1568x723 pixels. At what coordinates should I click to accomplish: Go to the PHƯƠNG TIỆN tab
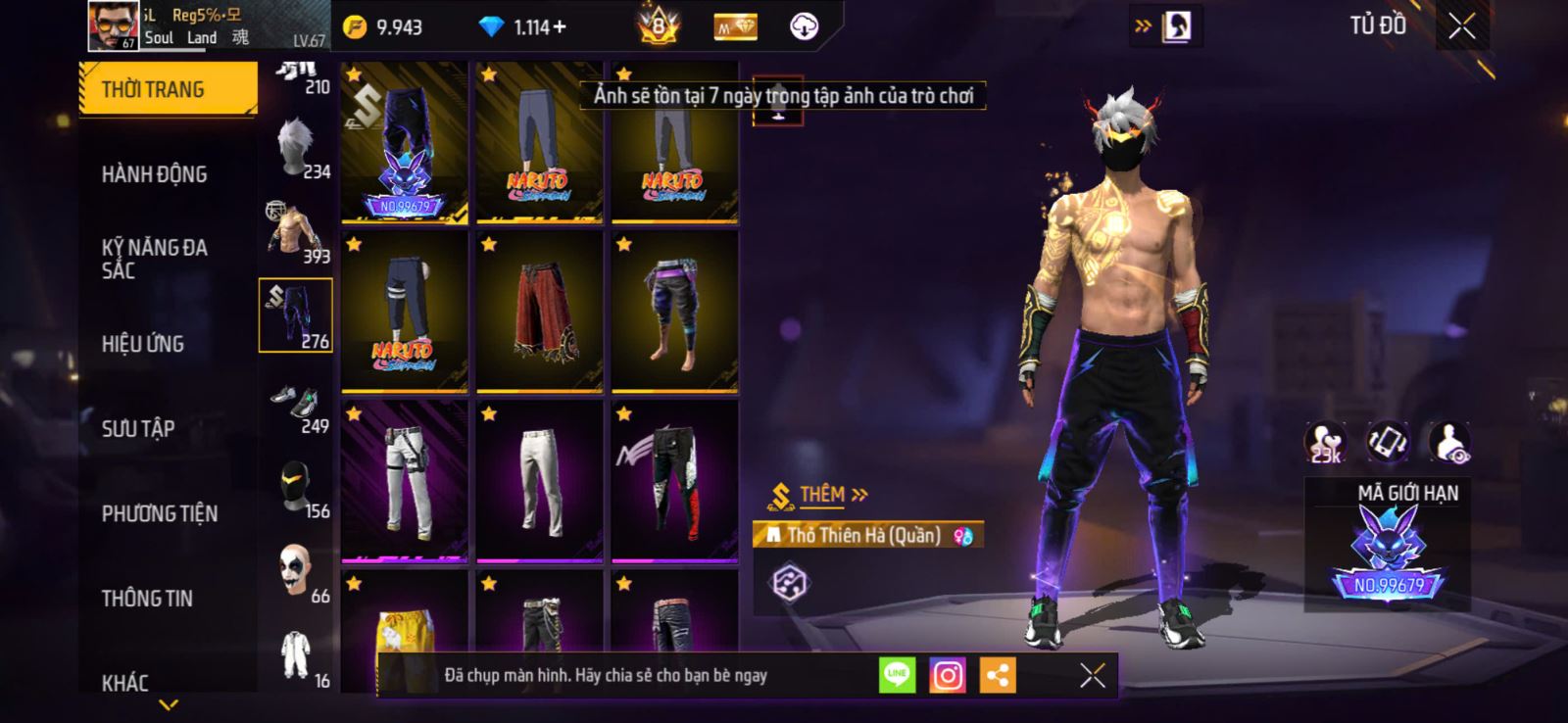(x=160, y=513)
